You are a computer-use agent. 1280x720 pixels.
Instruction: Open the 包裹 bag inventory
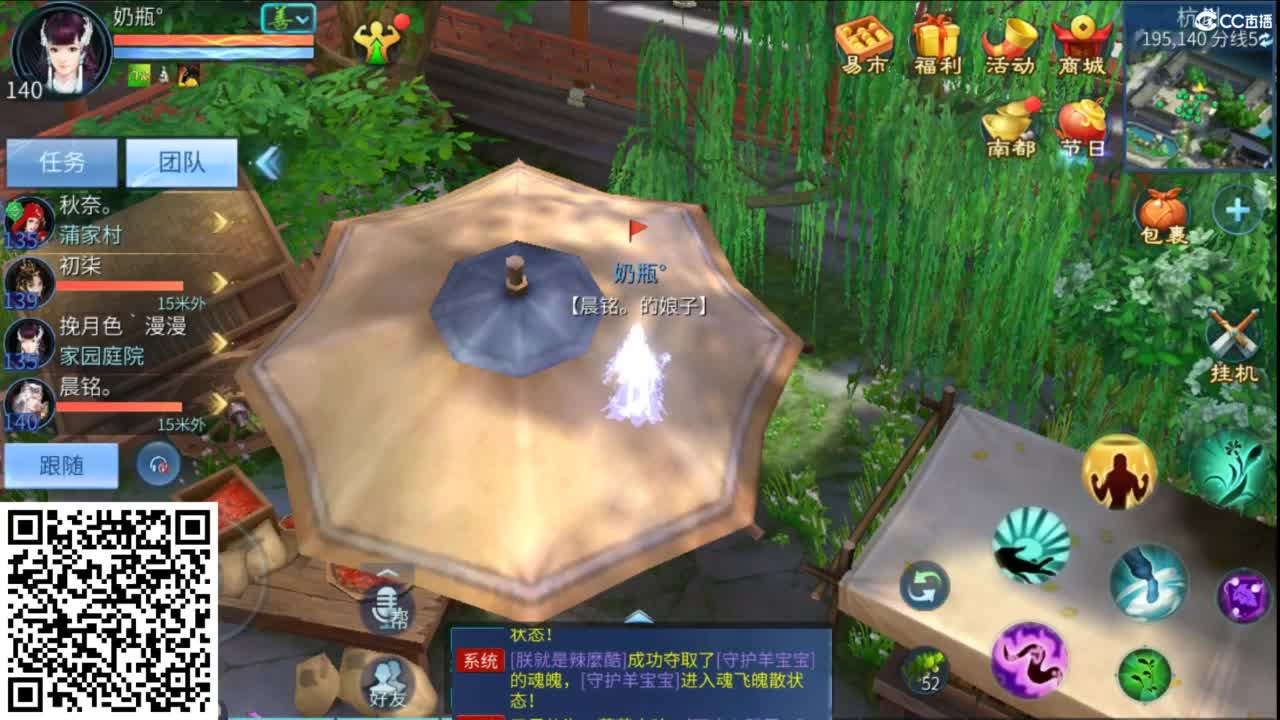pyautogui.click(x=1163, y=210)
